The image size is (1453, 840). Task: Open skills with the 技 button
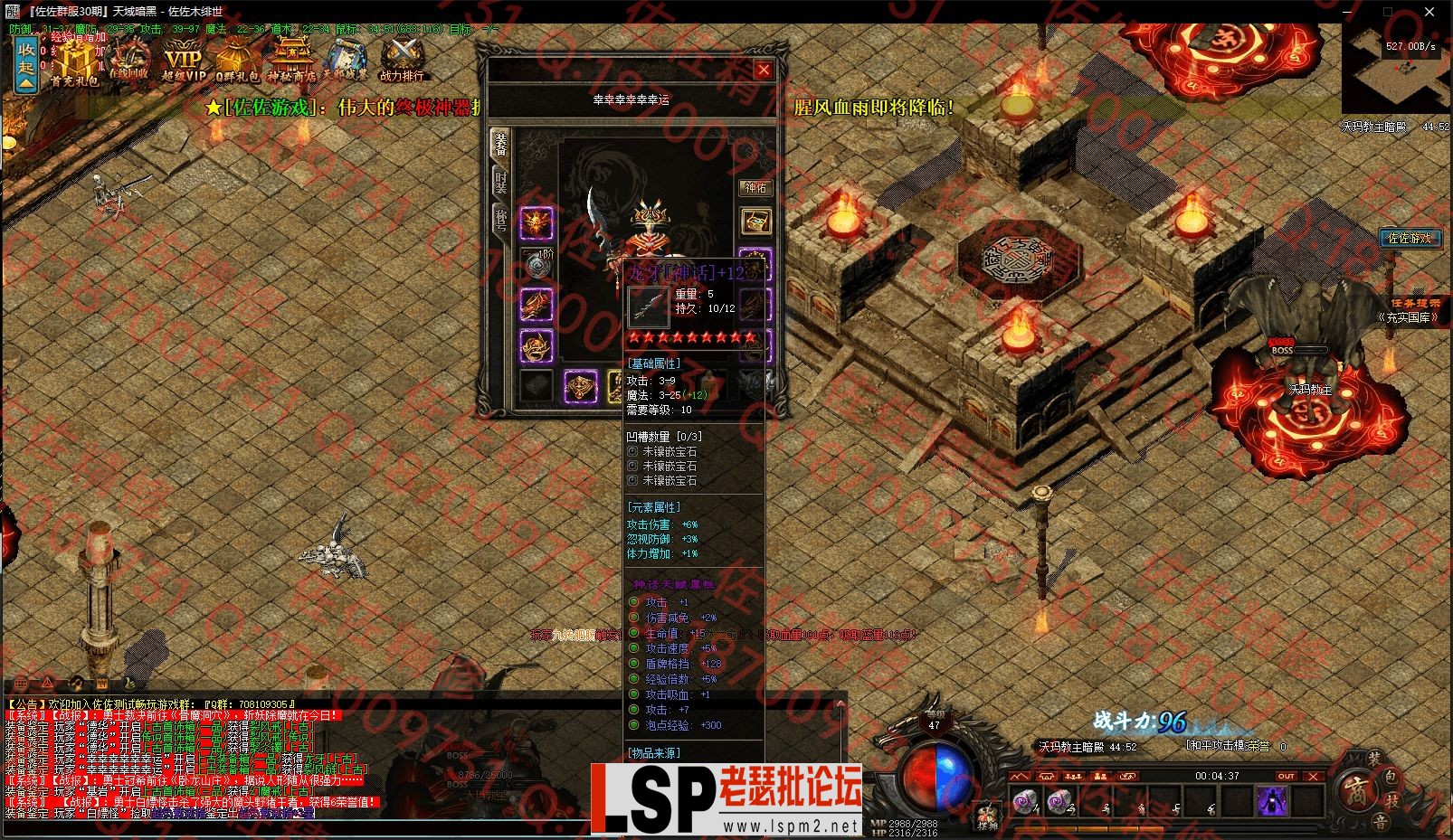pyautogui.click(x=1393, y=800)
